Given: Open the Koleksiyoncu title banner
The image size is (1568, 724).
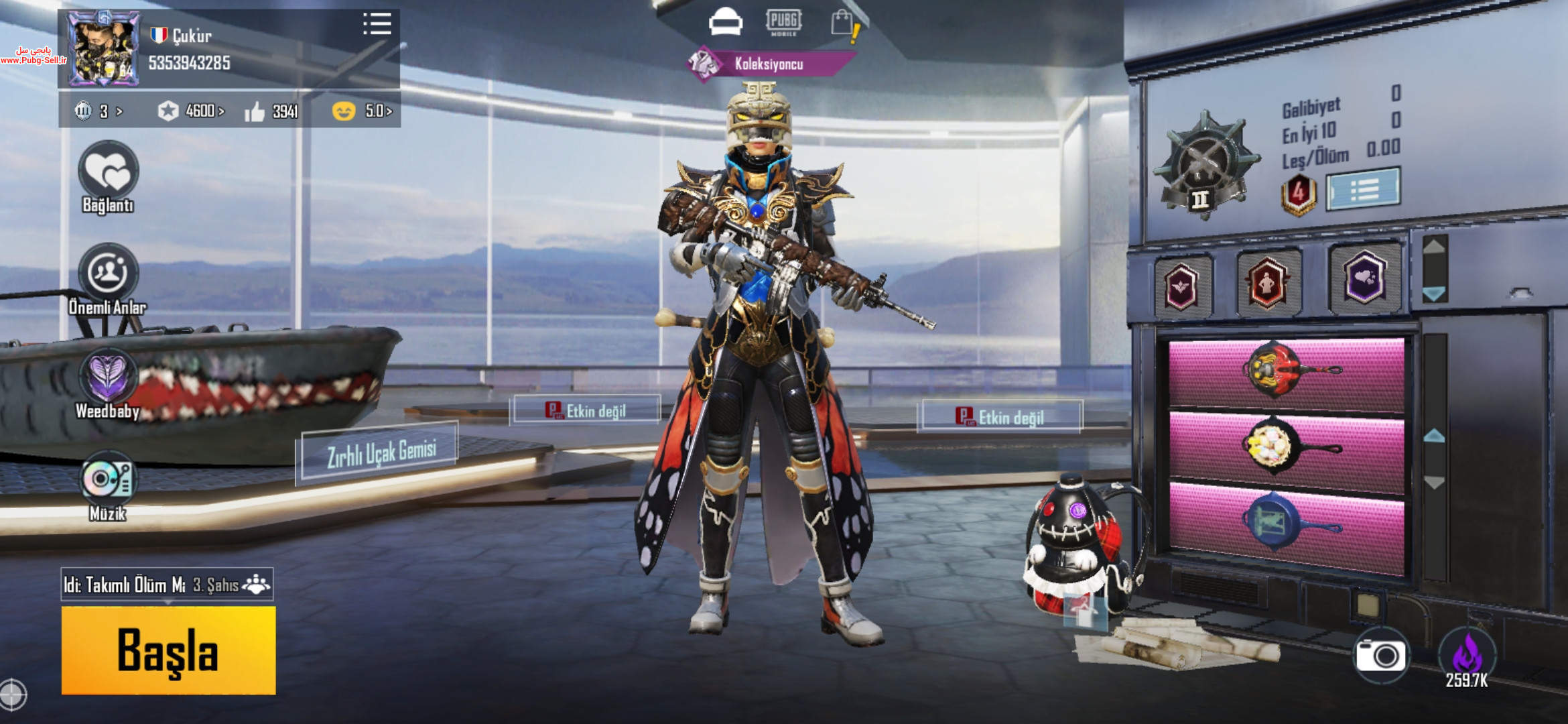Looking at the screenshot, I should click(x=769, y=64).
